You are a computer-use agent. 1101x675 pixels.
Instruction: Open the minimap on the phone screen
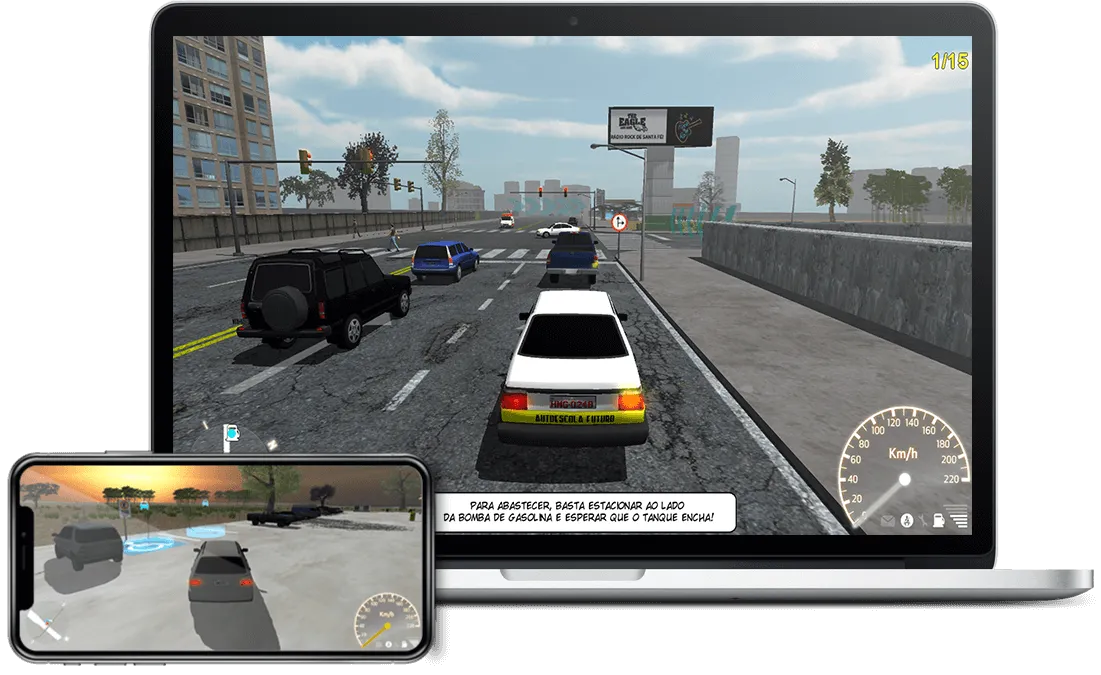47,626
